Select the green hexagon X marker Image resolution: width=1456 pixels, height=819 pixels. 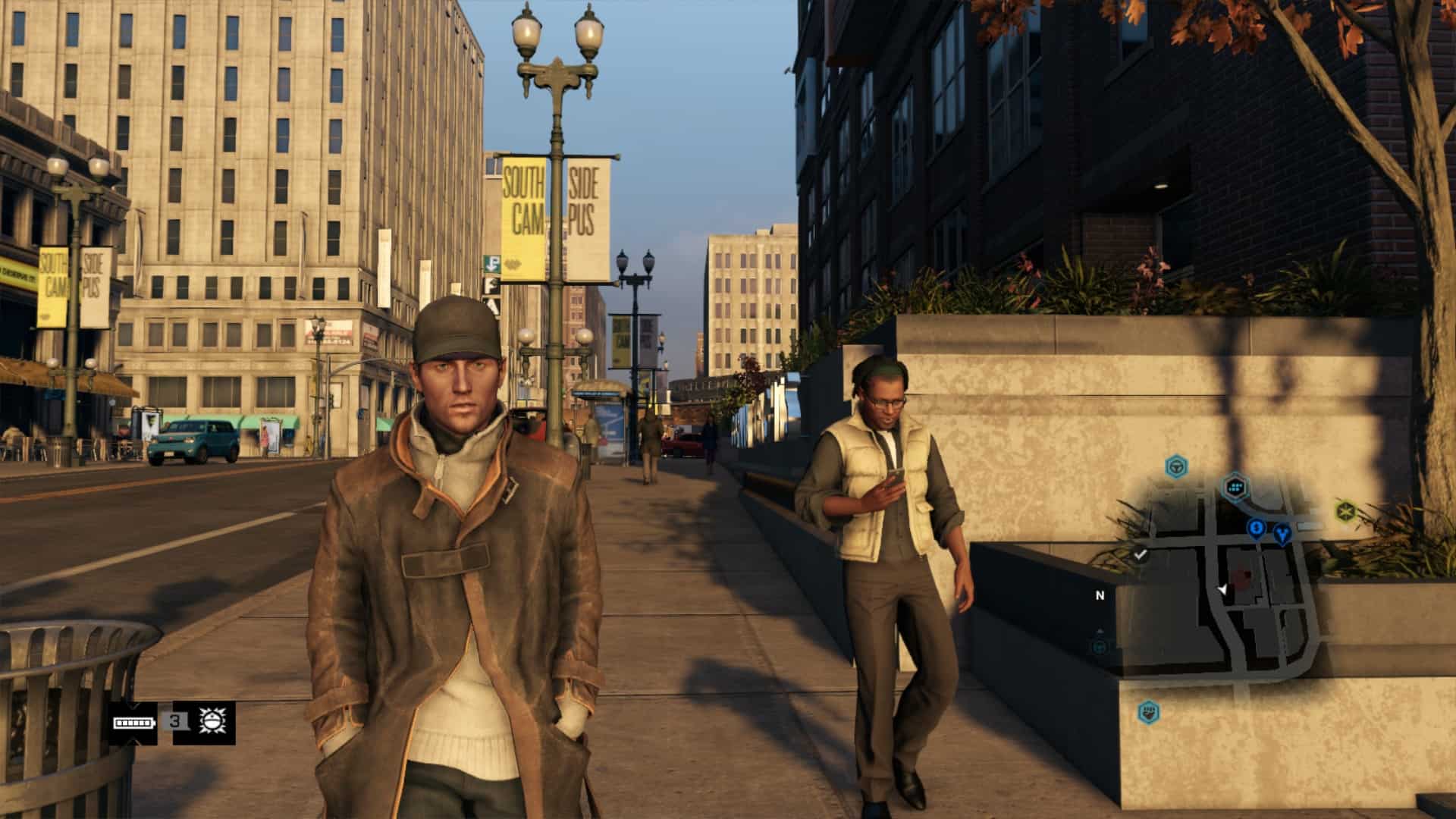click(x=1345, y=510)
